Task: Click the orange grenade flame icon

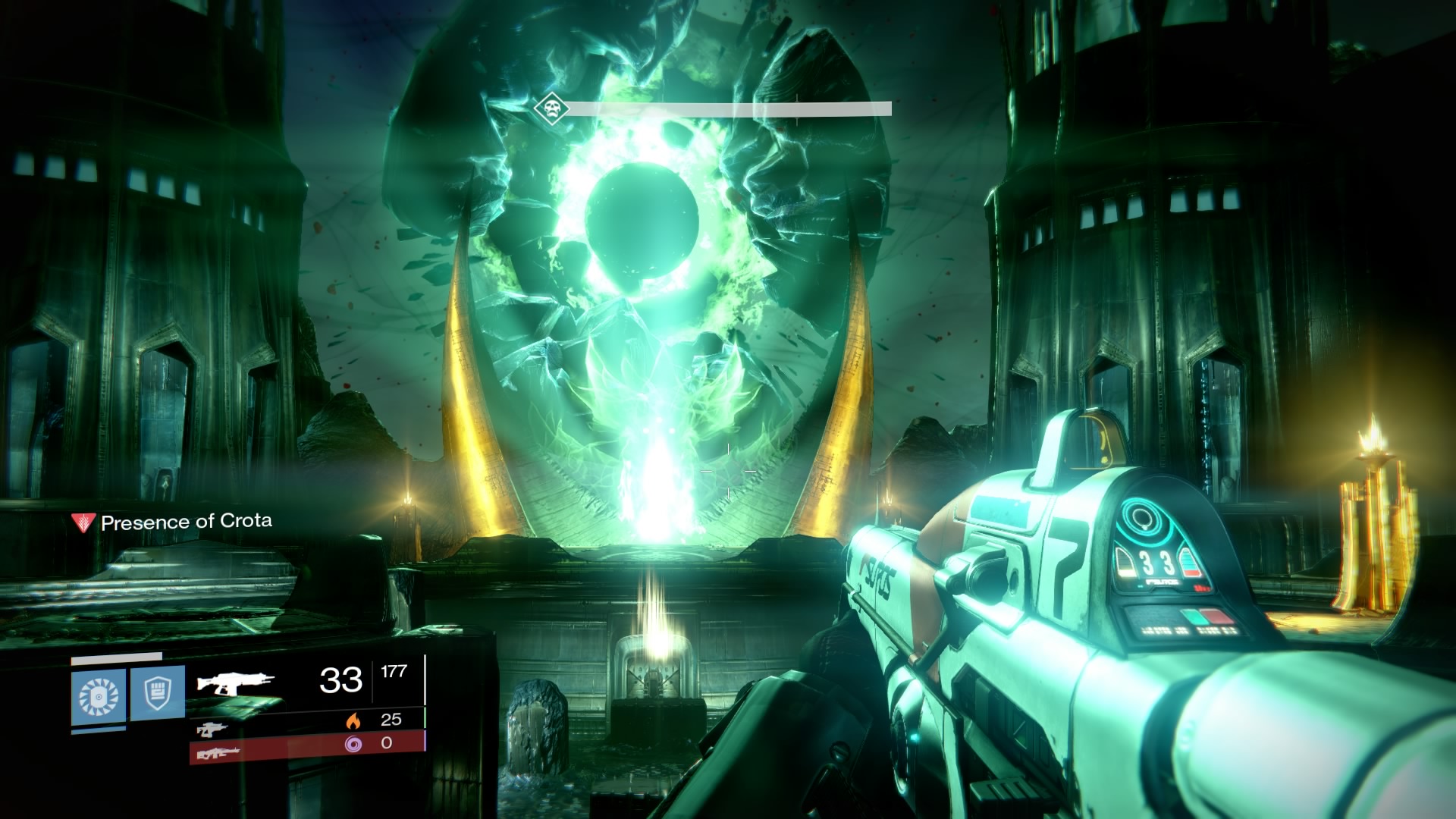Action: pos(353,721)
